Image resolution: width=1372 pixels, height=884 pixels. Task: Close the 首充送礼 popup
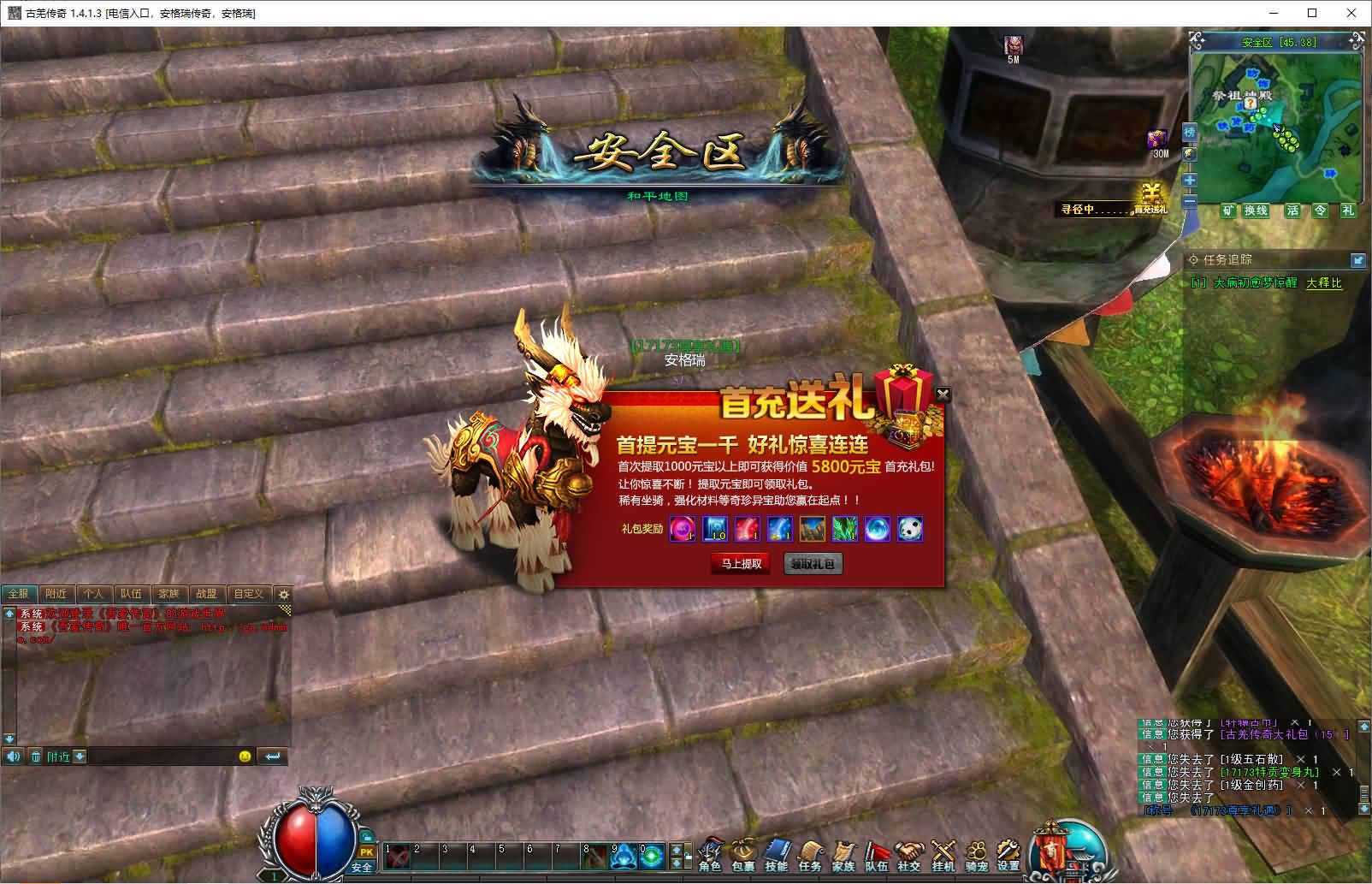point(943,395)
